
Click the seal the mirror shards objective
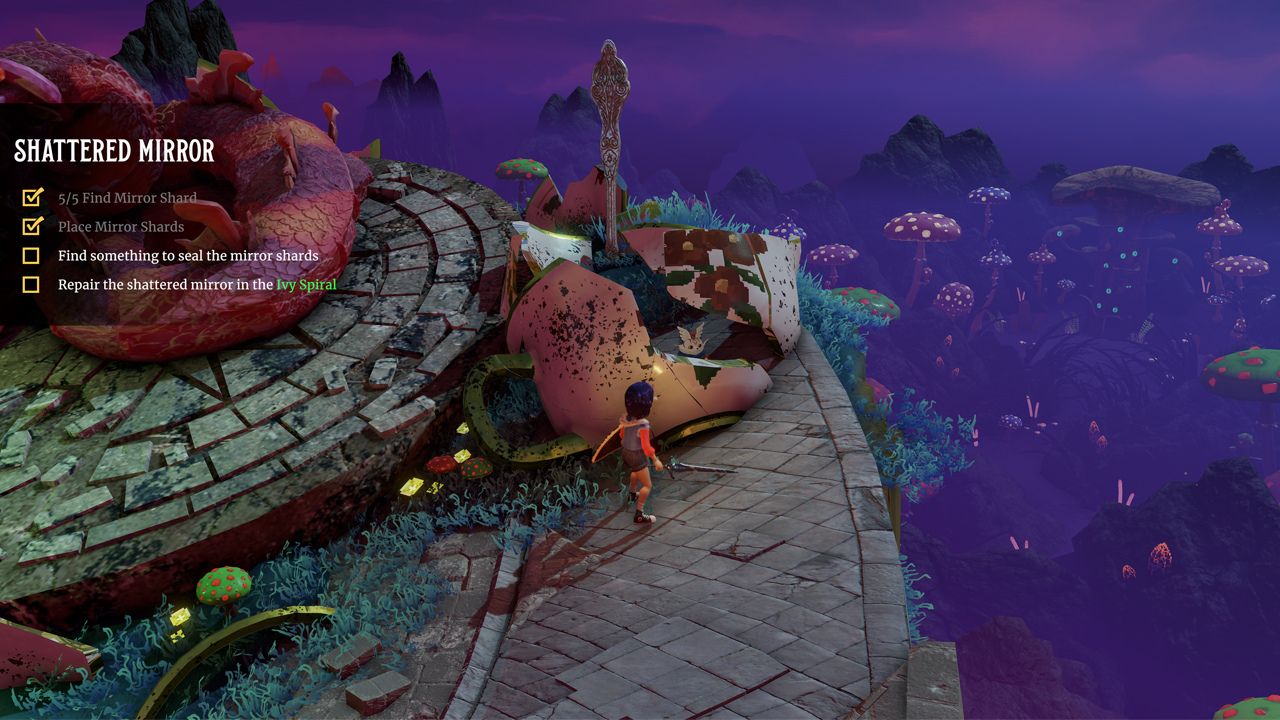point(188,256)
